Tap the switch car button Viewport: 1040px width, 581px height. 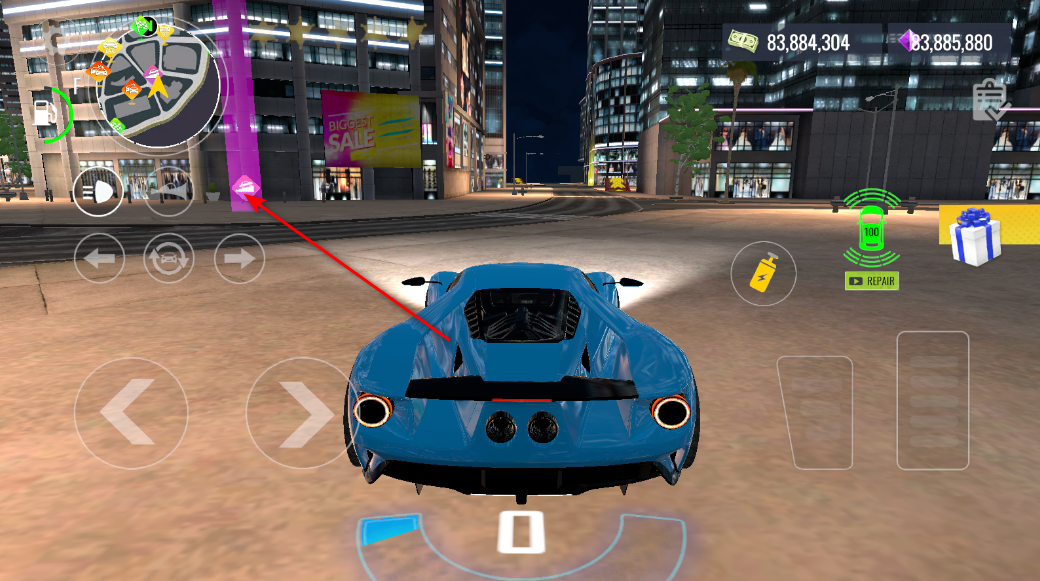coord(169,258)
